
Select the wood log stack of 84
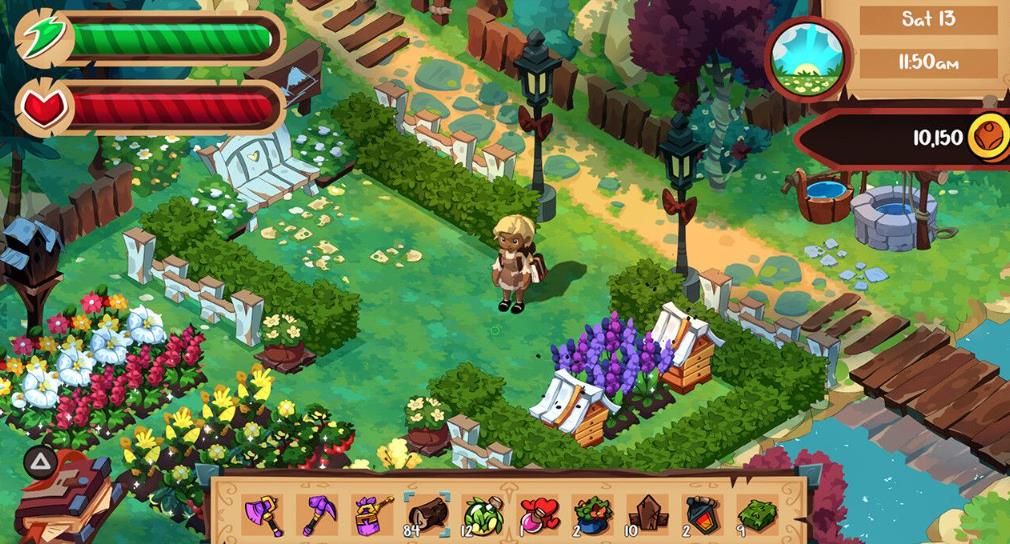click(428, 513)
